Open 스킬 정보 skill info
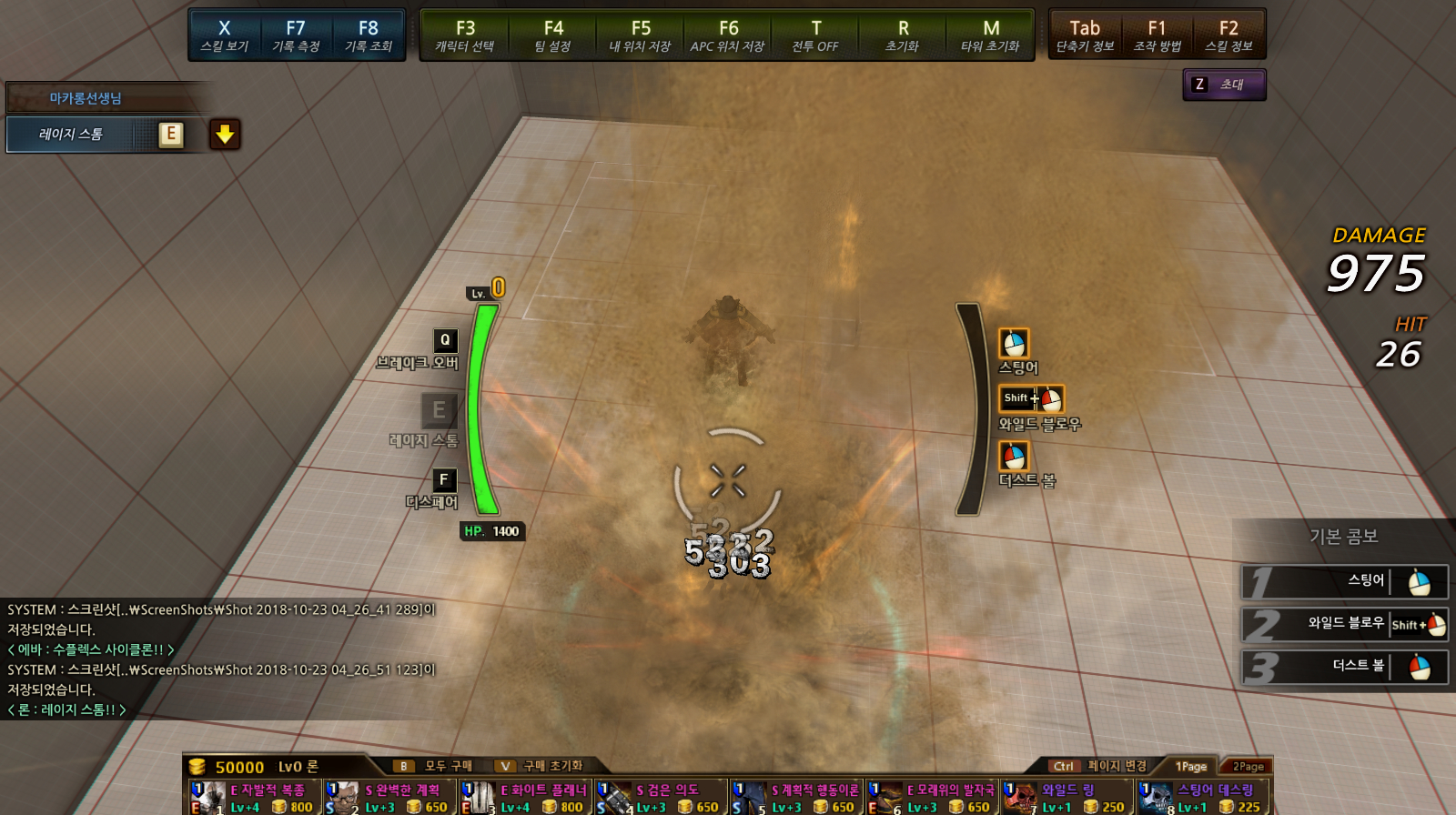This screenshot has width=1456, height=815. point(1228,35)
